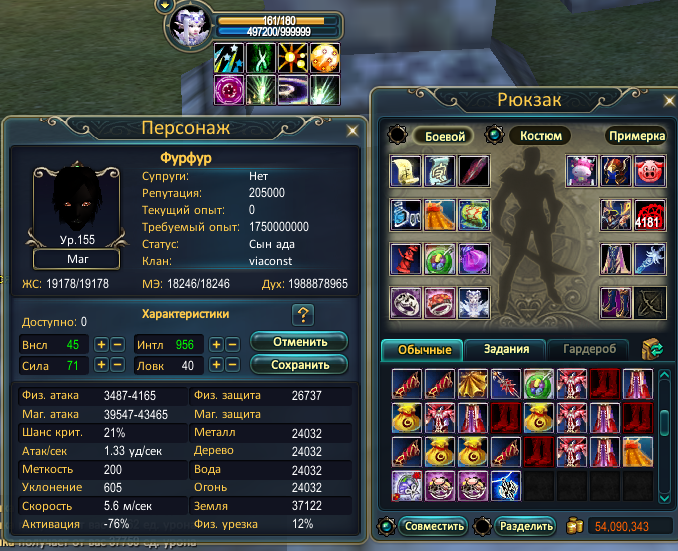
Task: Save stats with Сохранить button
Action: click(x=299, y=365)
